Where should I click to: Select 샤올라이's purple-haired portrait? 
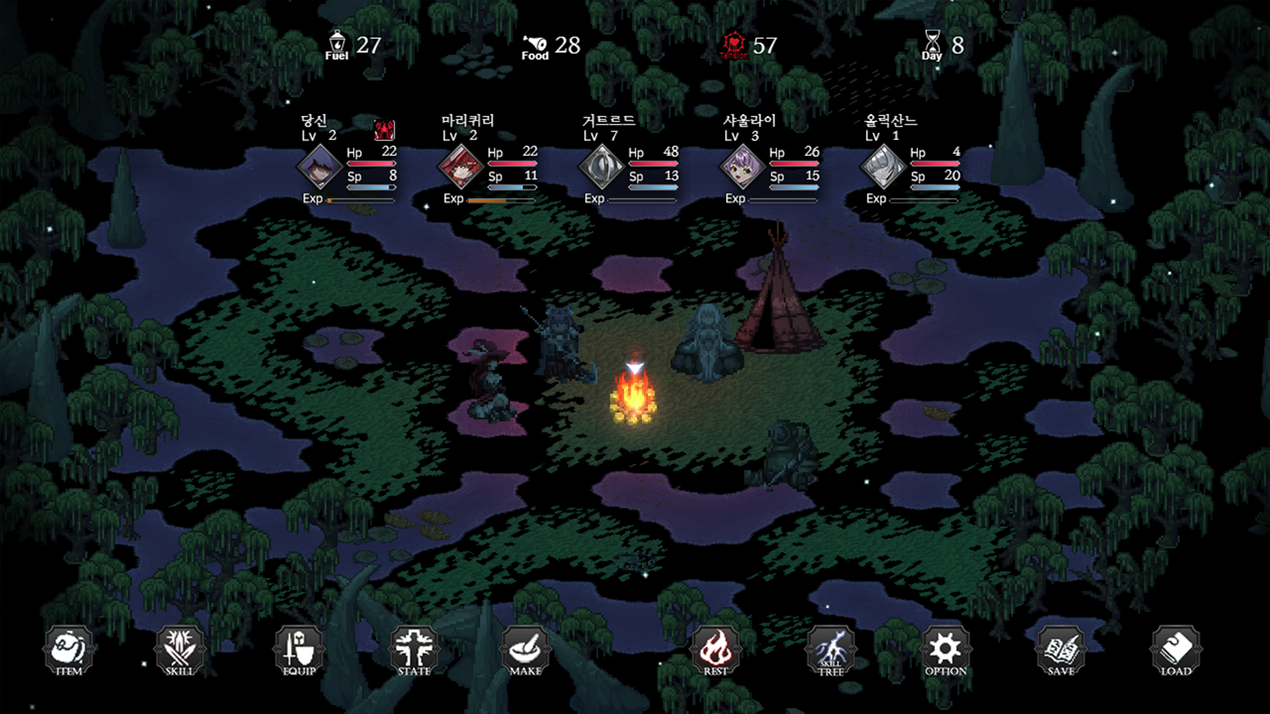(743, 166)
